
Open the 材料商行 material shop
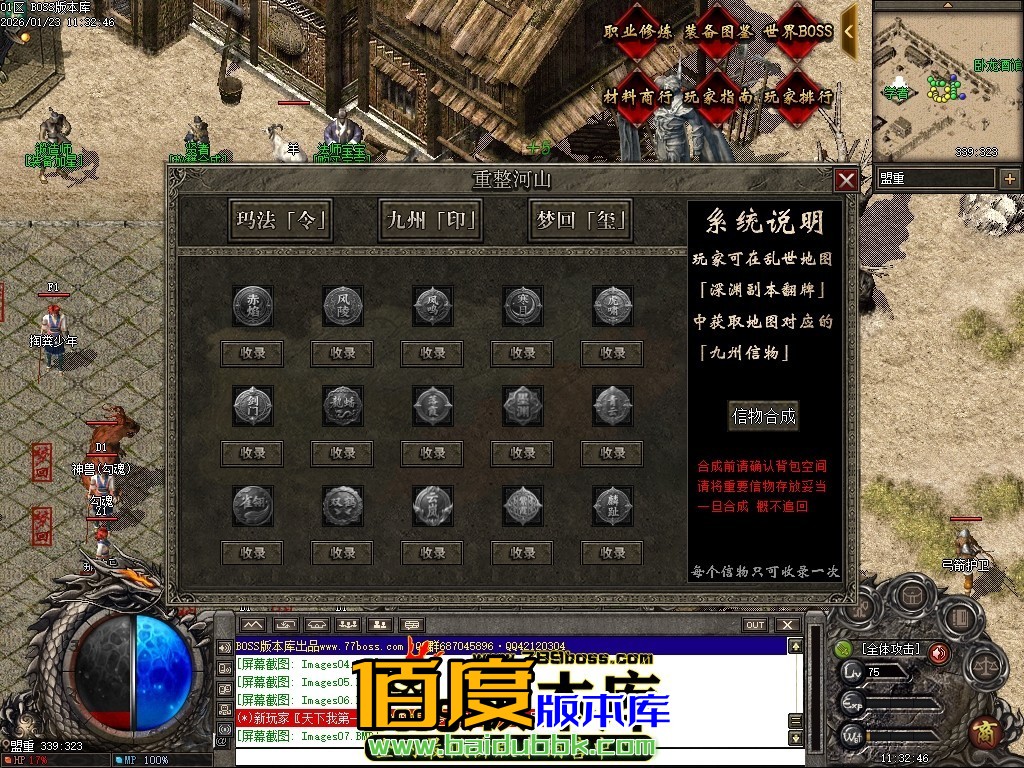pyautogui.click(x=638, y=97)
